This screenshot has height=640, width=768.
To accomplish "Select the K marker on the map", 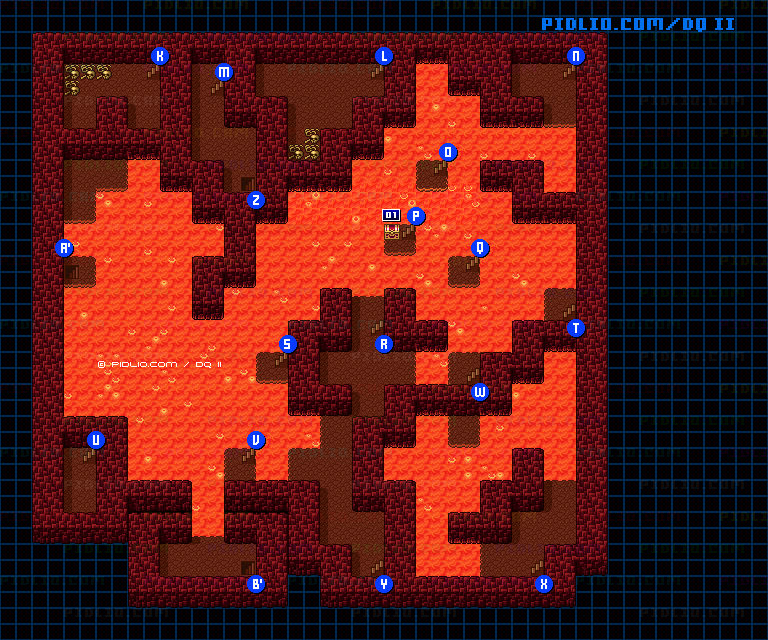I will tap(160, 56).
